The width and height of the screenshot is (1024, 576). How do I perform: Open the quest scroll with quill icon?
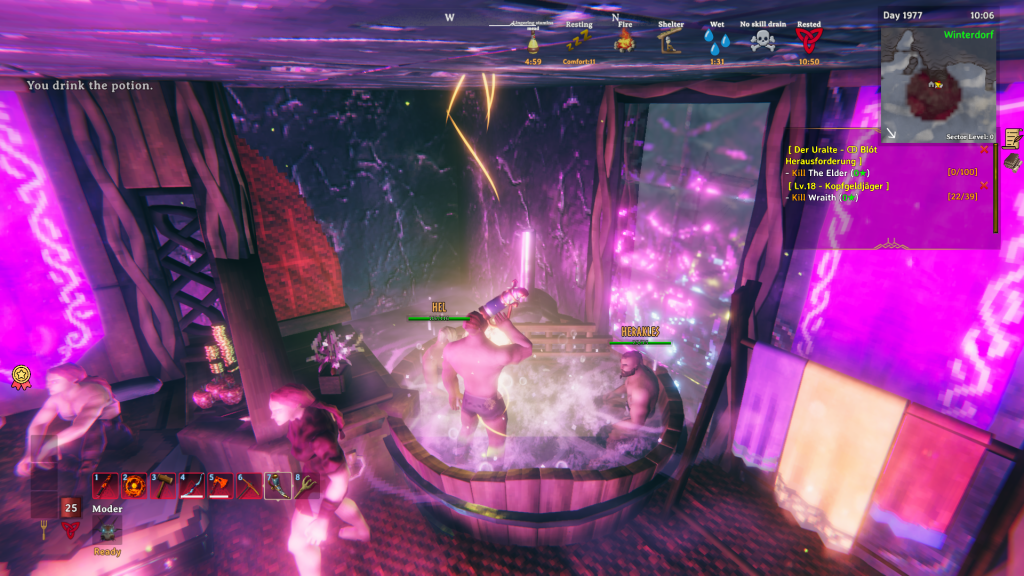1012,137
